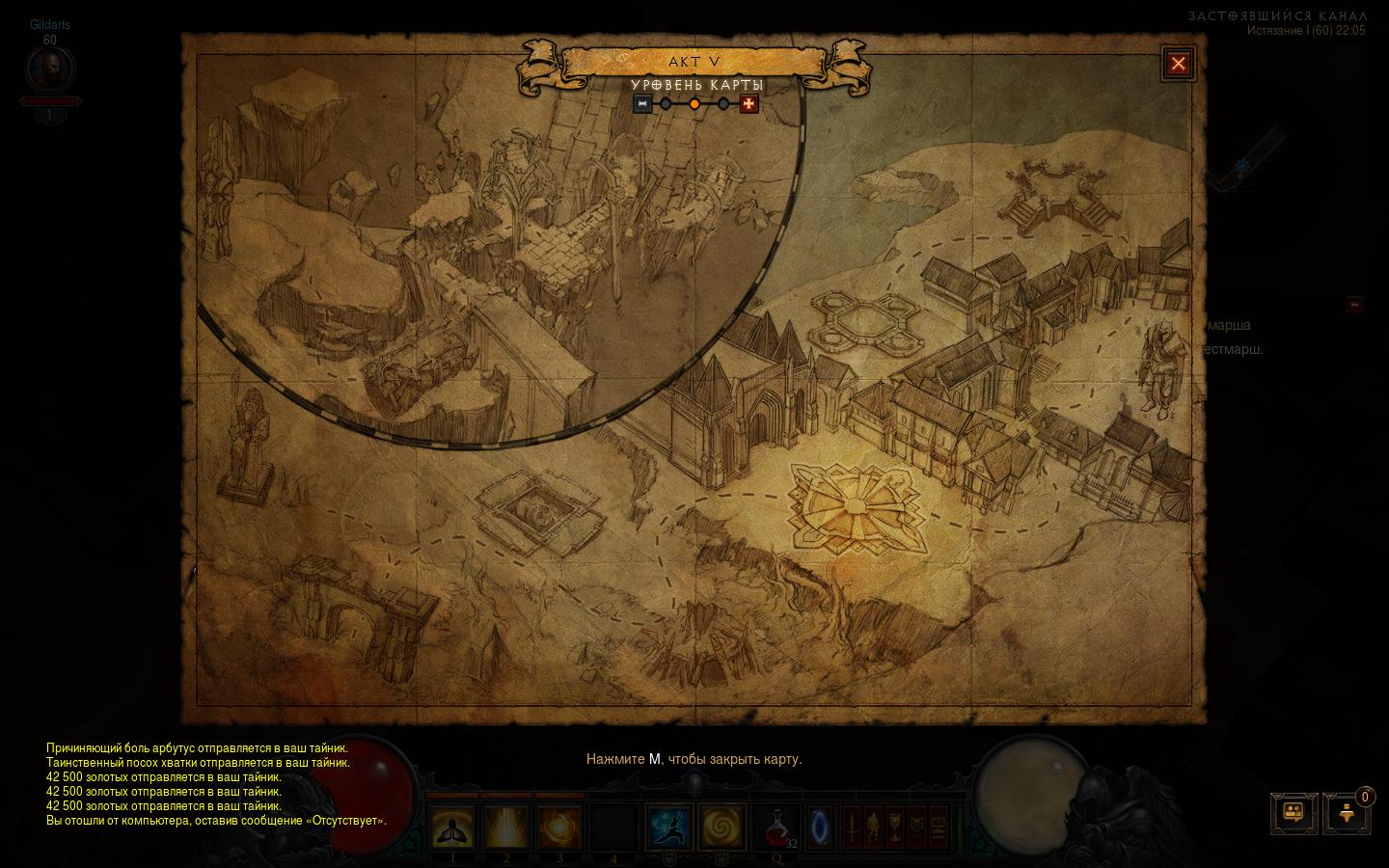Activate the glowing orb skill in slot 3
1389x868 pixels.
coord(559,827)
